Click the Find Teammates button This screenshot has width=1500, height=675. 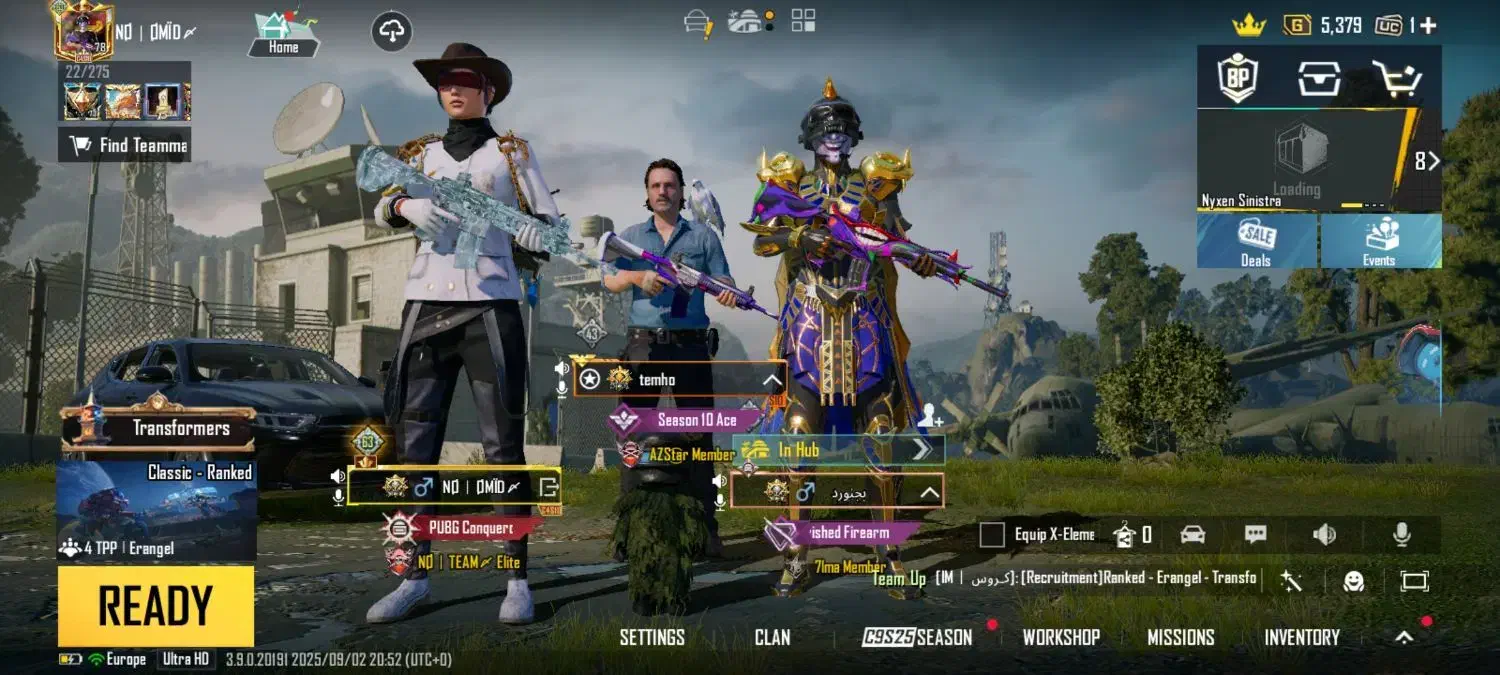[x=125, y=146]
